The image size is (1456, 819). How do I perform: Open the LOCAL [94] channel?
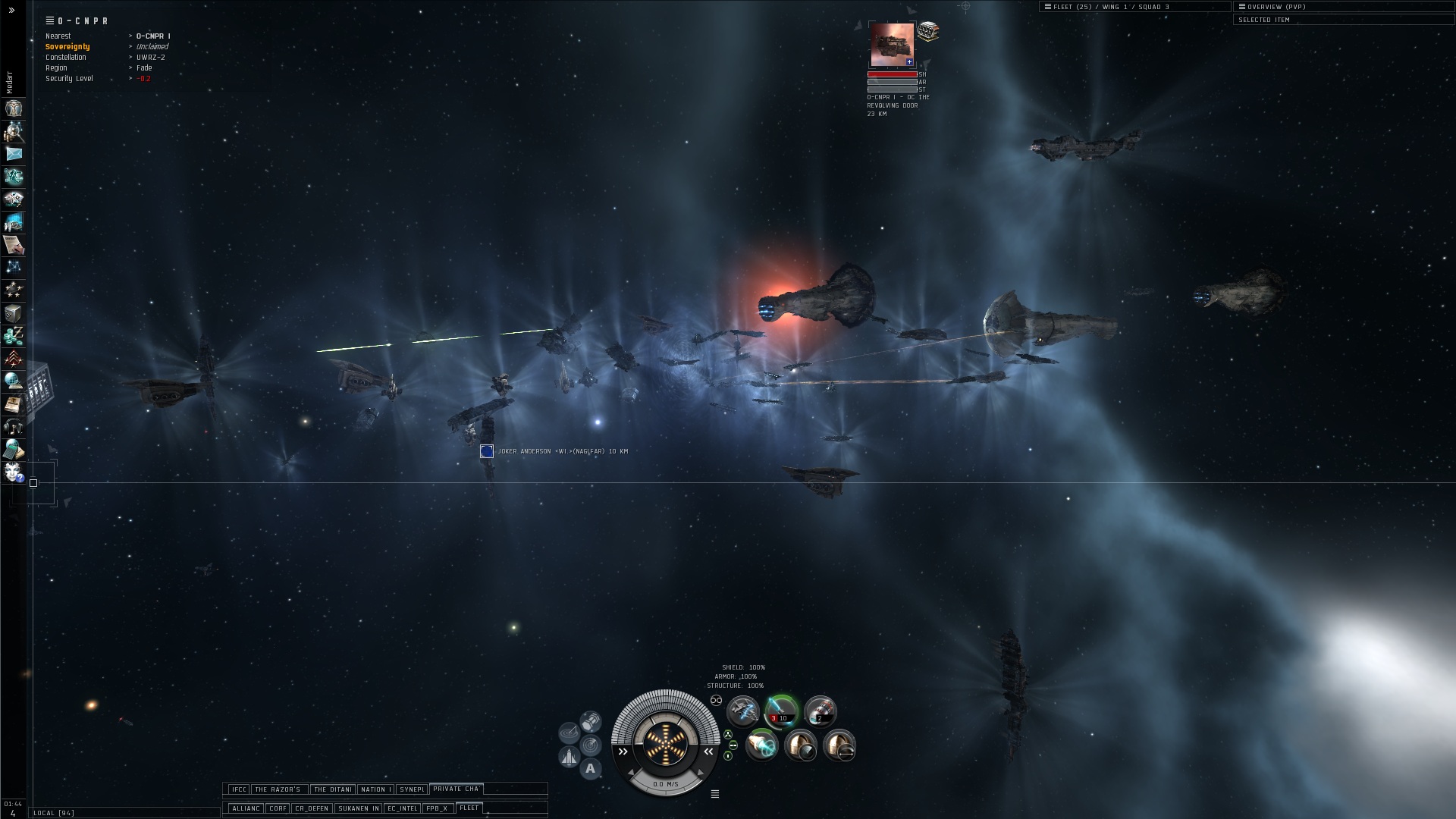(54, 813)
